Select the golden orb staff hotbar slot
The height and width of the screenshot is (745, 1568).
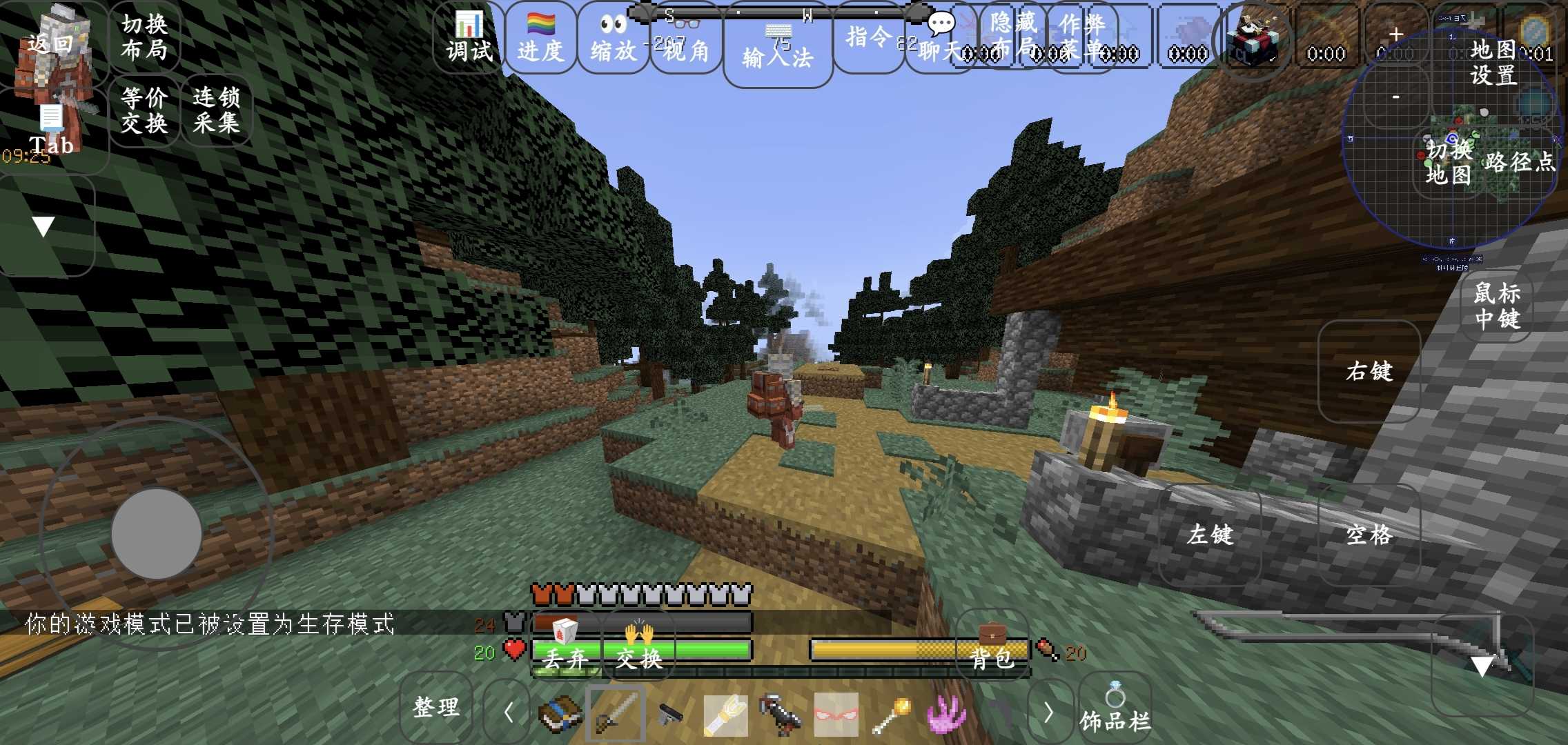coord(891,714)
